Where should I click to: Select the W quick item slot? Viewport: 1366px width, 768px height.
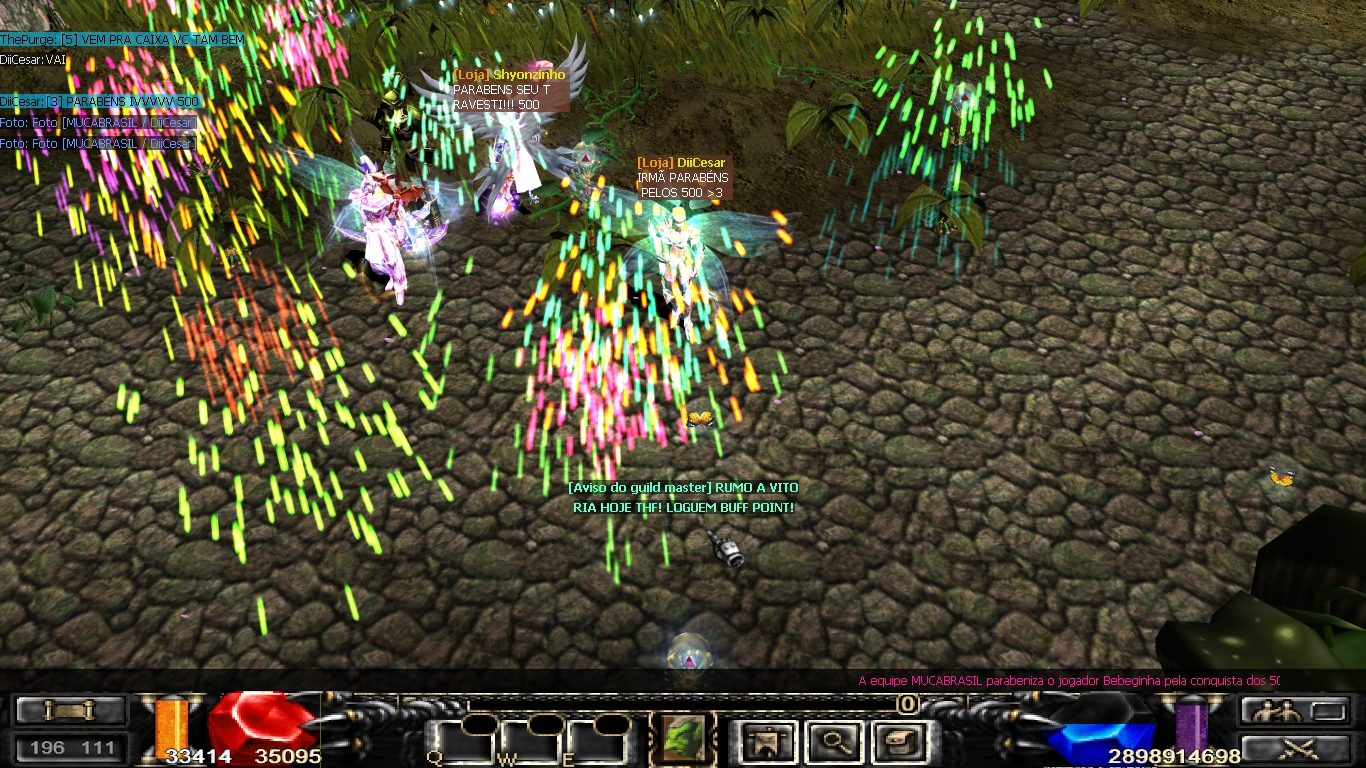(x=529, y=740)
